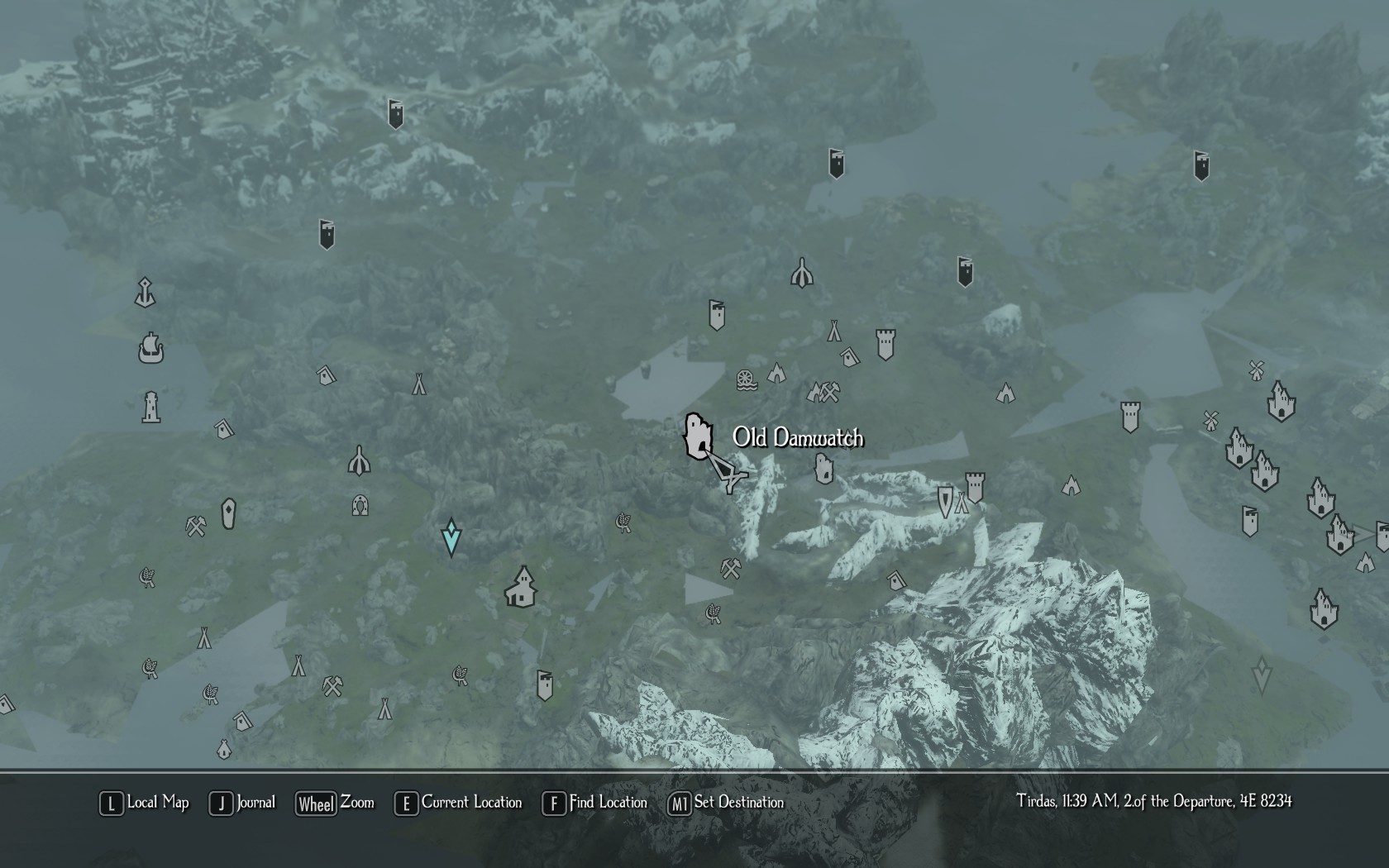Activate the Set Destination option

[x=726, y=803]
